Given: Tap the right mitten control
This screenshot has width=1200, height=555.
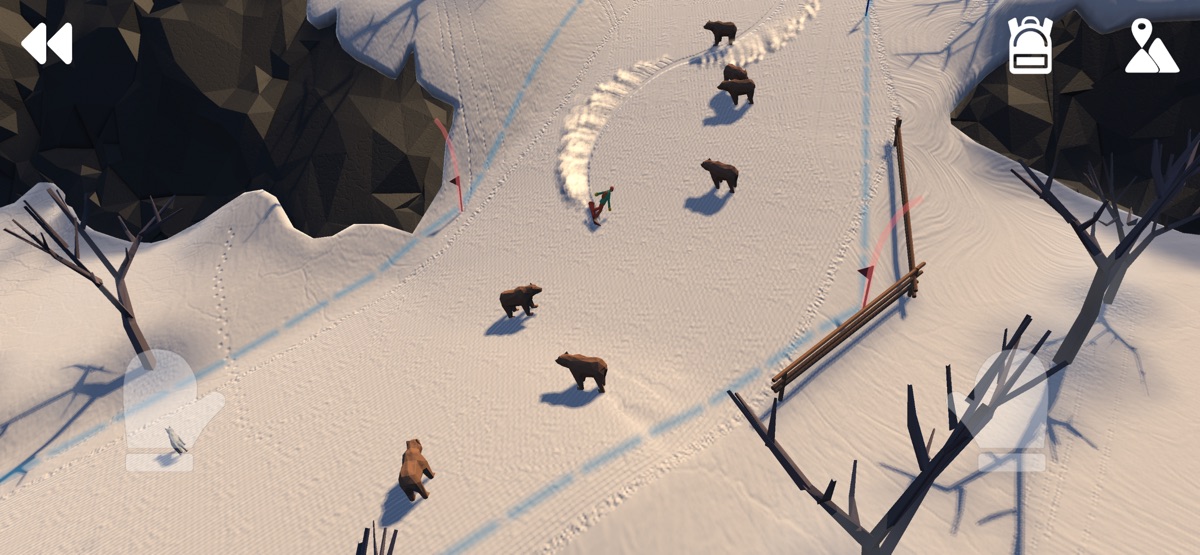Looking at the screenshot, I should coord(1008,409).
